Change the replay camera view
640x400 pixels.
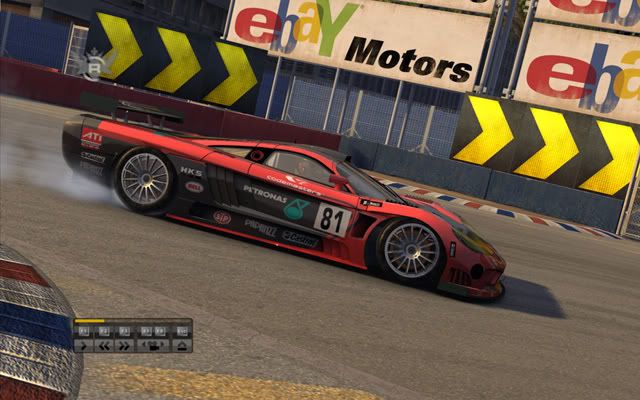tap(153, 346)
